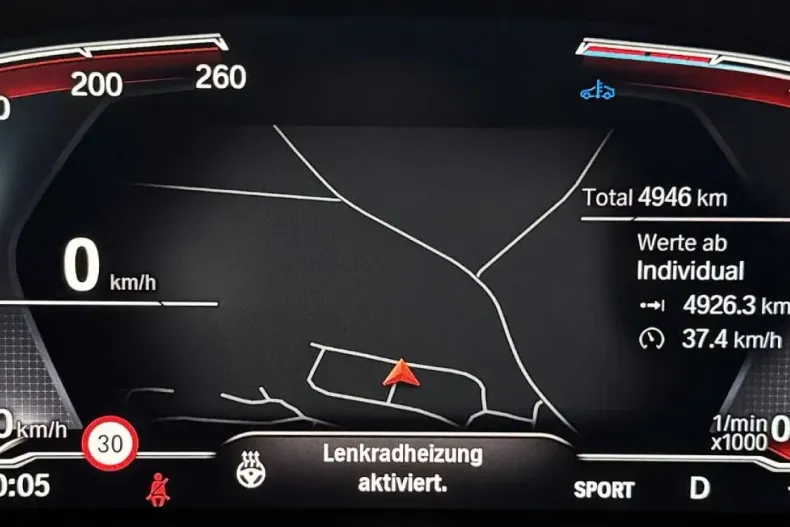Screen dimensions: 790x527
Task: Select the red navigation arrow on the map
Action: 399,373
